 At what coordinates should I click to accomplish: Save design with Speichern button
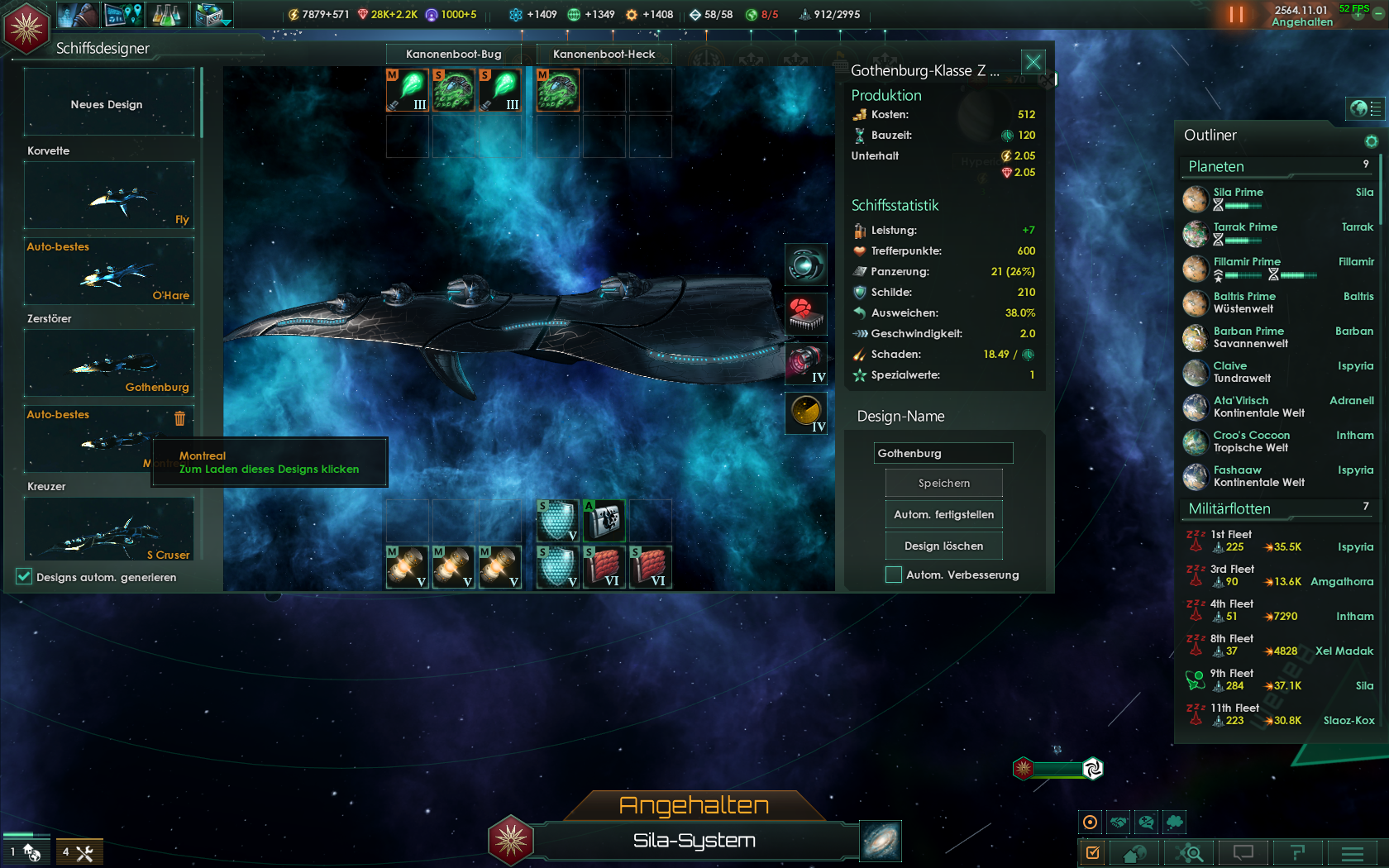click(943, 483)
